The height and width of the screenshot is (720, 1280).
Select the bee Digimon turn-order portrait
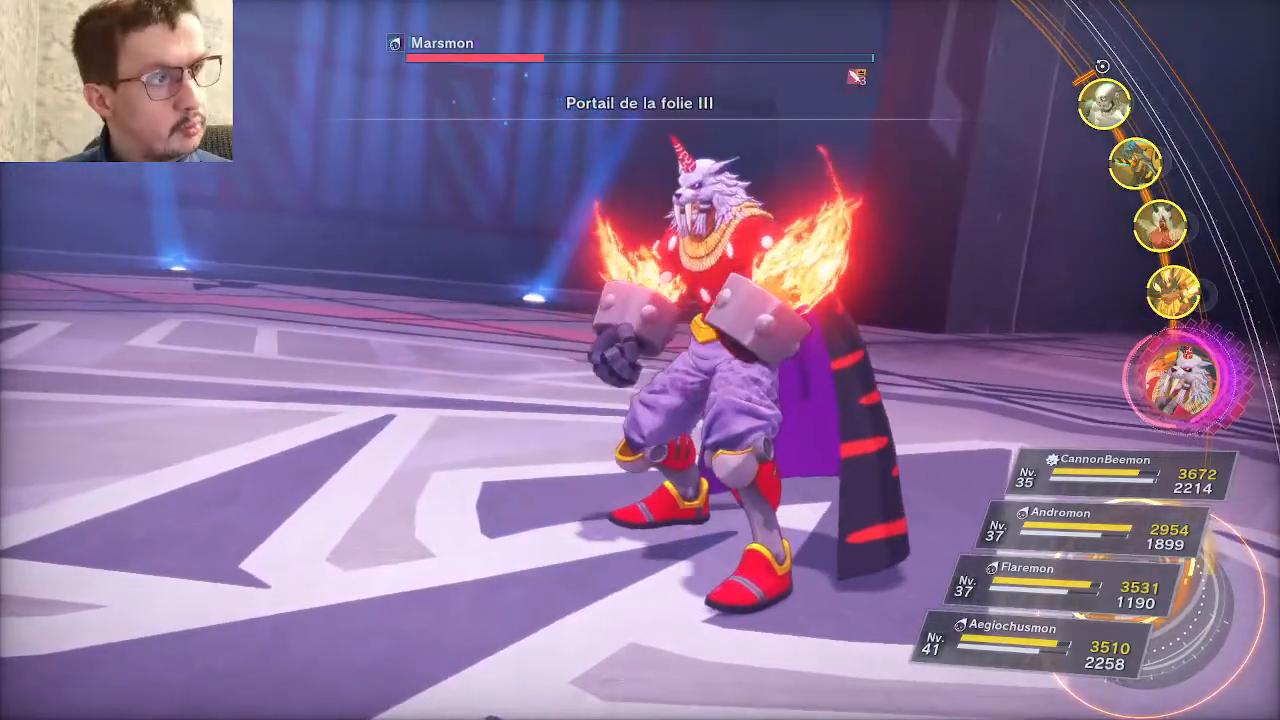tap(1134, 164)
